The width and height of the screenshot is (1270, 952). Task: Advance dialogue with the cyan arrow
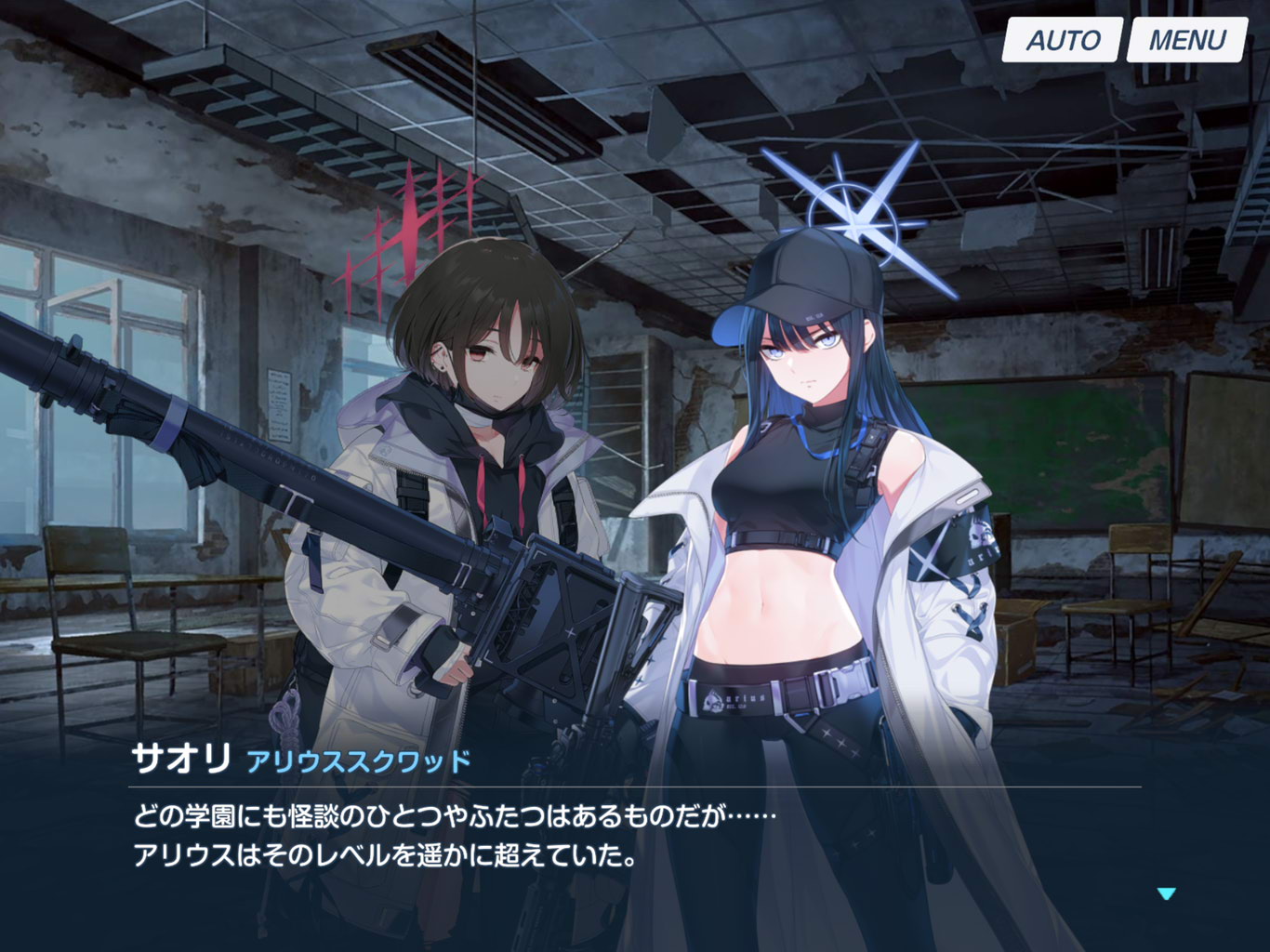(1166, 893)
